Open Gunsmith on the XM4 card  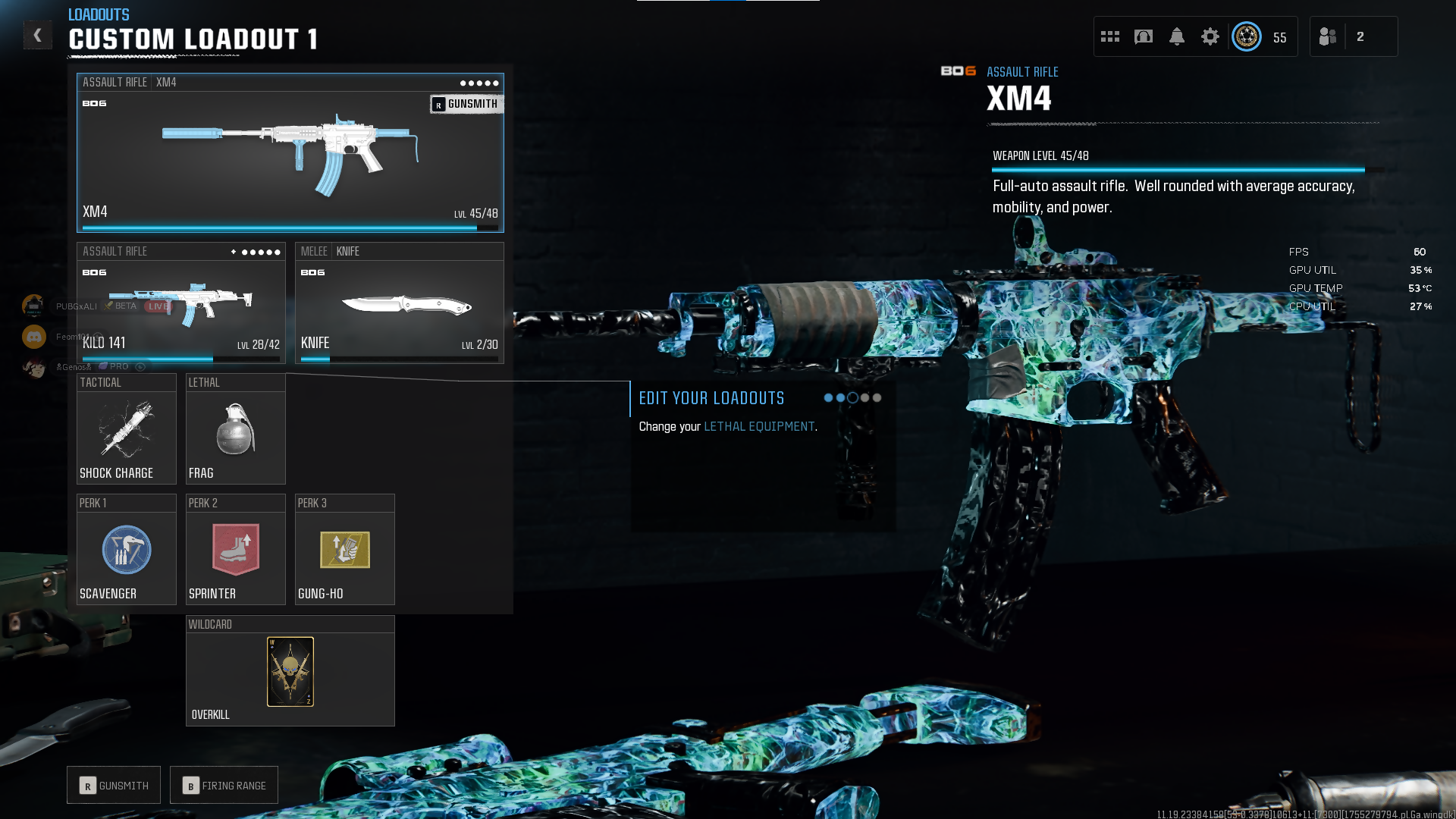tap(466, 104)
